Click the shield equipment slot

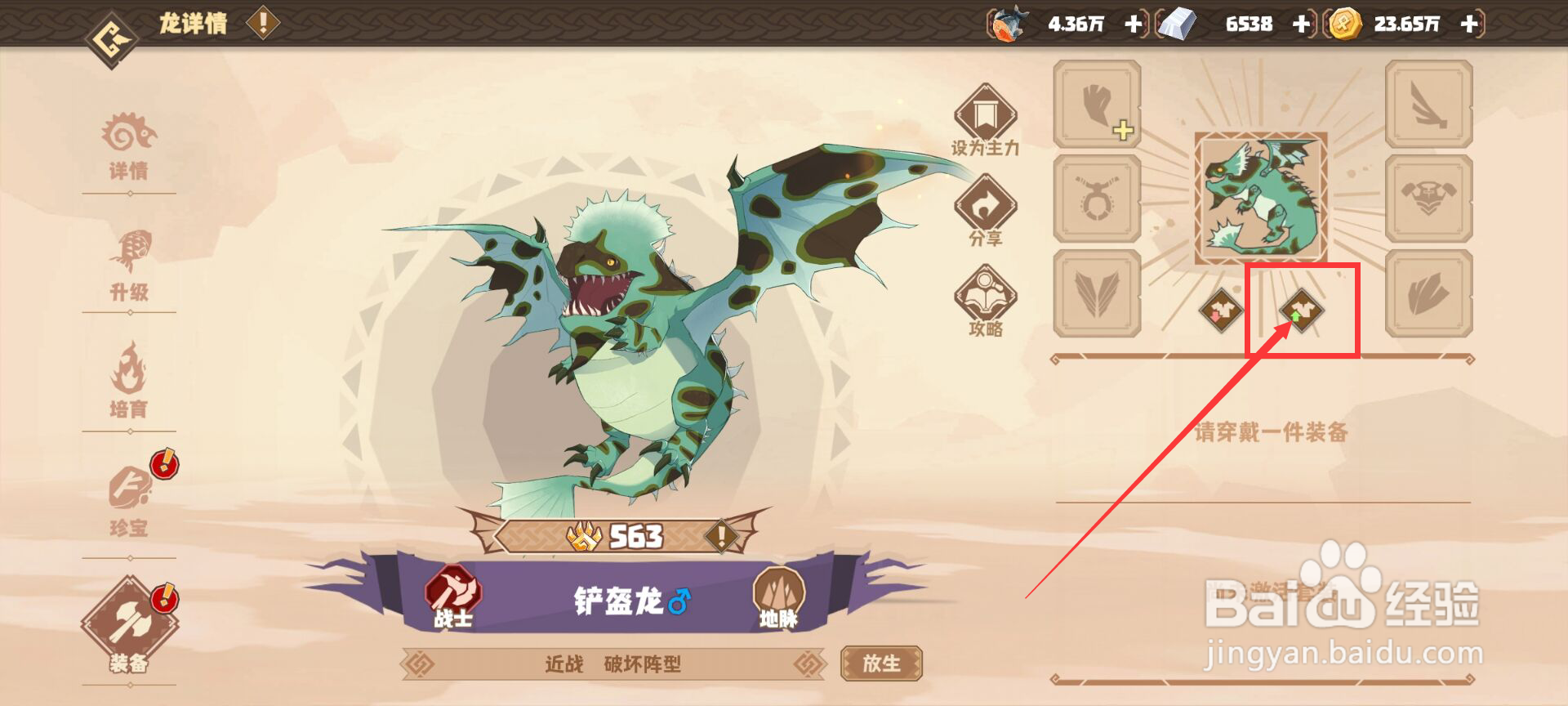click(1429, 294)
